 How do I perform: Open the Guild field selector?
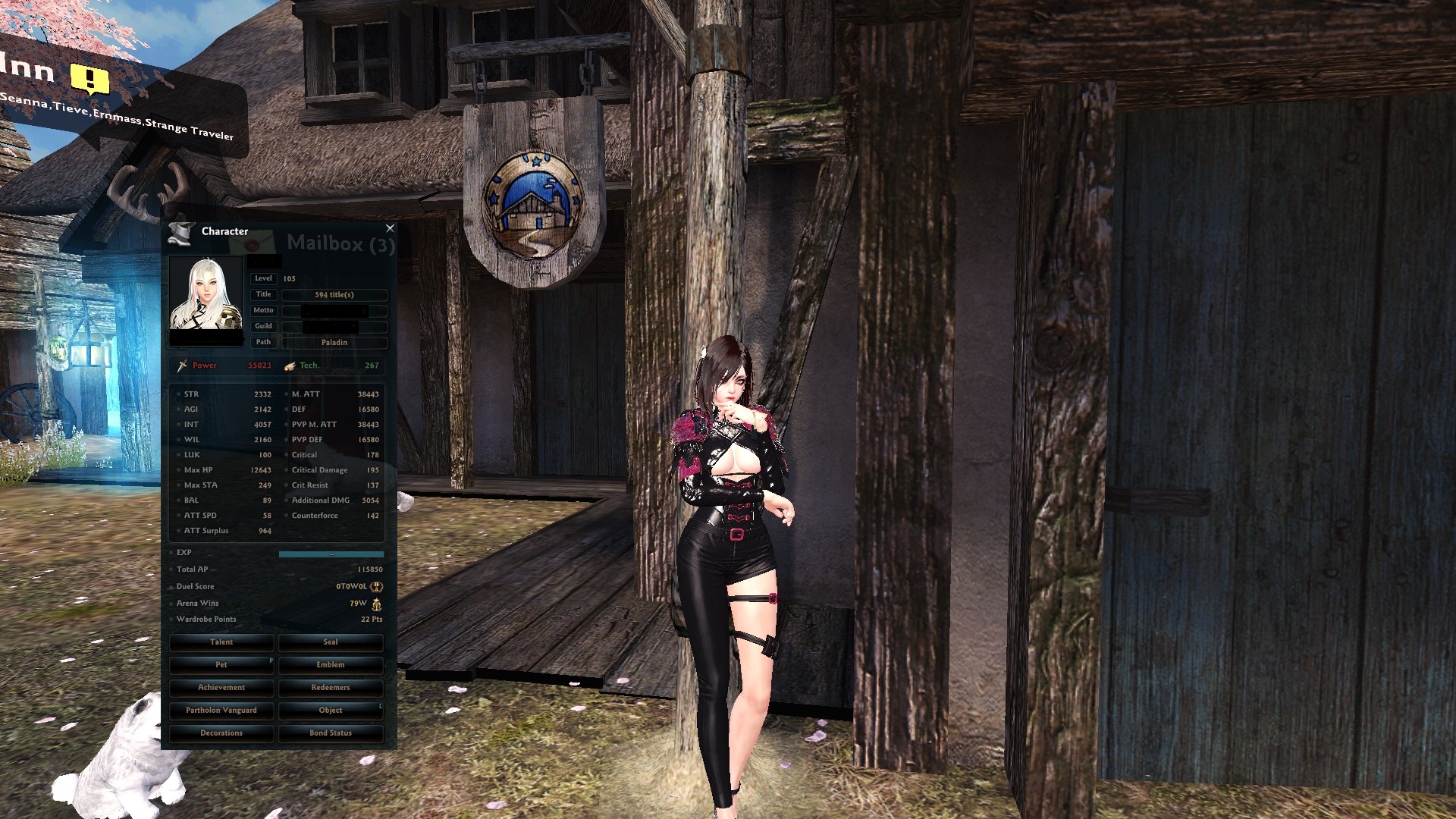coord(334,326)
